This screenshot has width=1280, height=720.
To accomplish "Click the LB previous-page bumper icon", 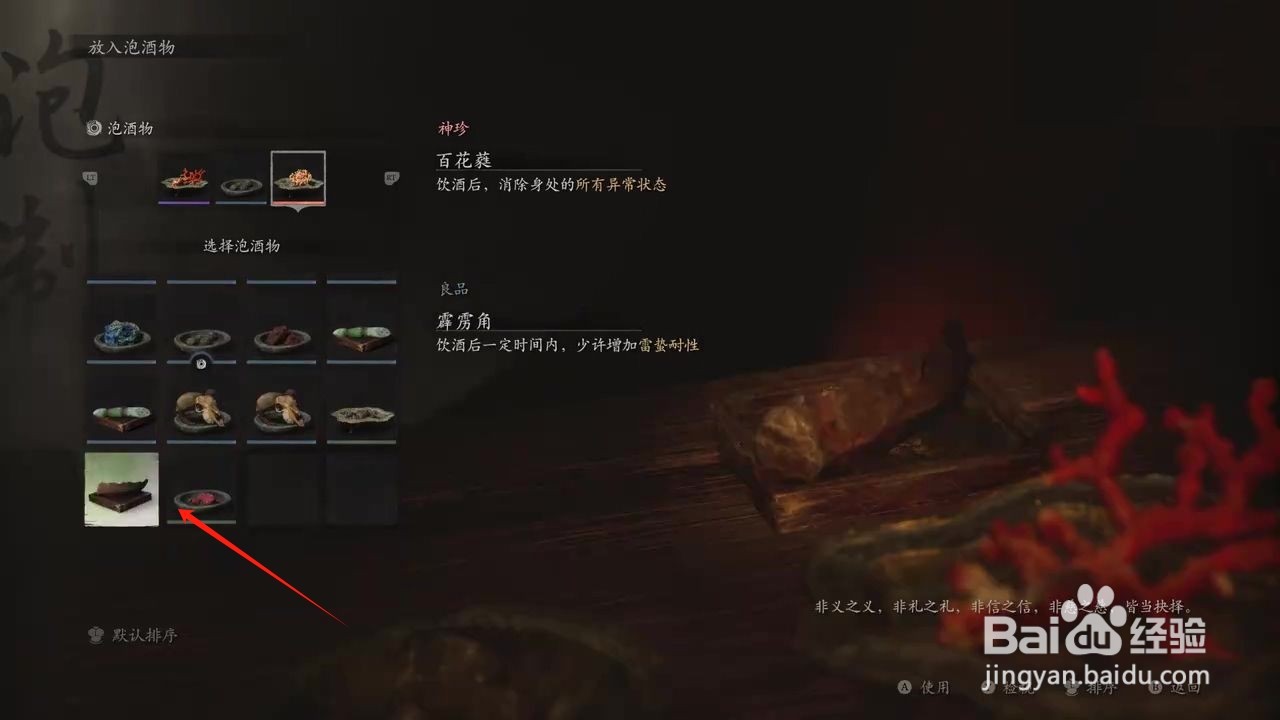I will (x=91, y=177).
